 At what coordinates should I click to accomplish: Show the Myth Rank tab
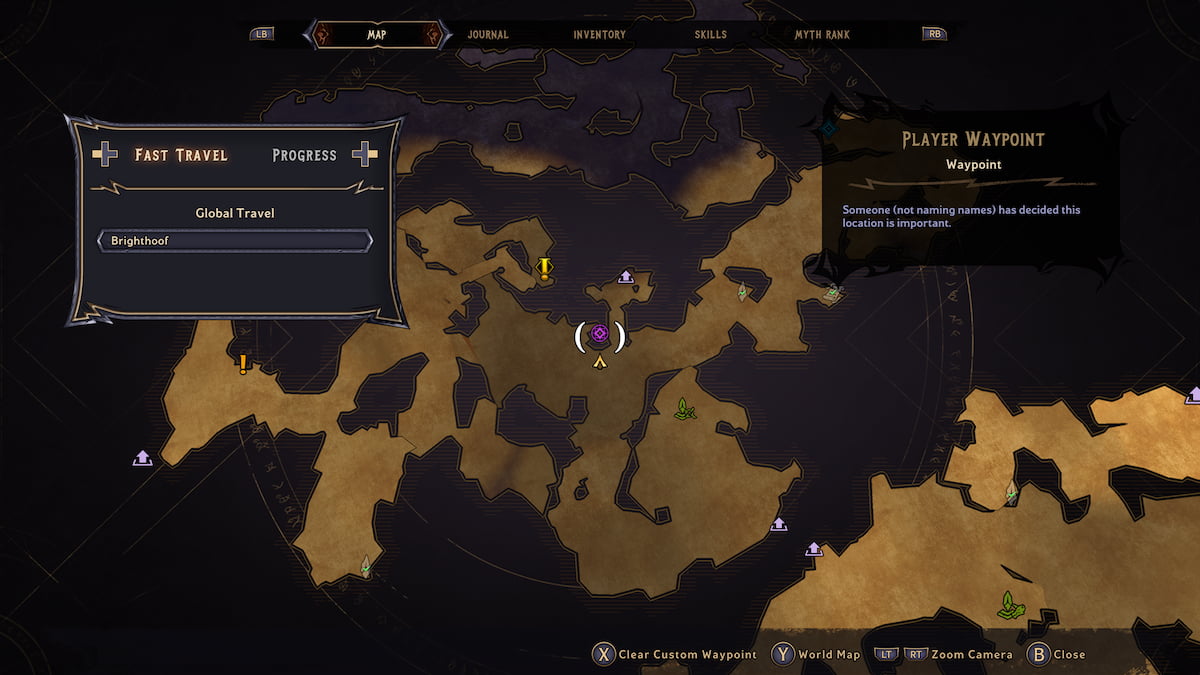tap(822, 35)
